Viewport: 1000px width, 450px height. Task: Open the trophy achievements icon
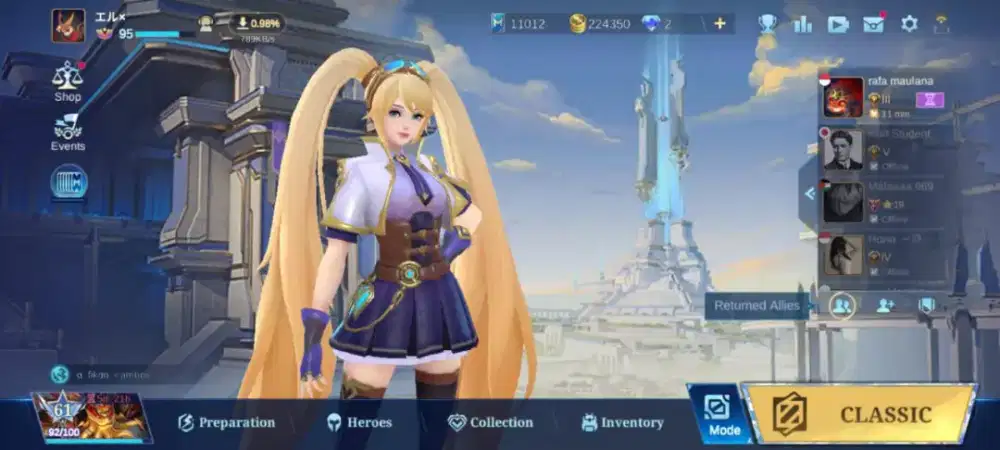pyautogui.click(x=767, y=24)
